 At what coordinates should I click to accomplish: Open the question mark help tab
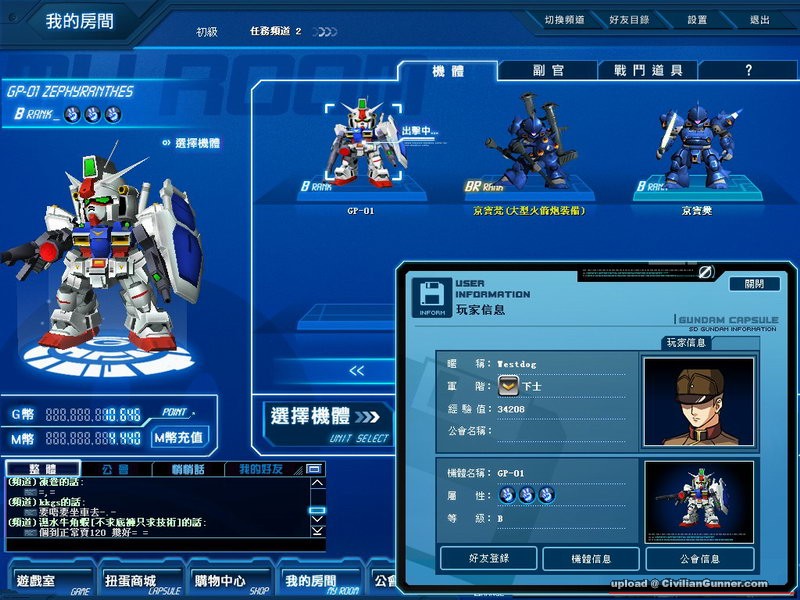pyautogui.click(x=748, y=71)
